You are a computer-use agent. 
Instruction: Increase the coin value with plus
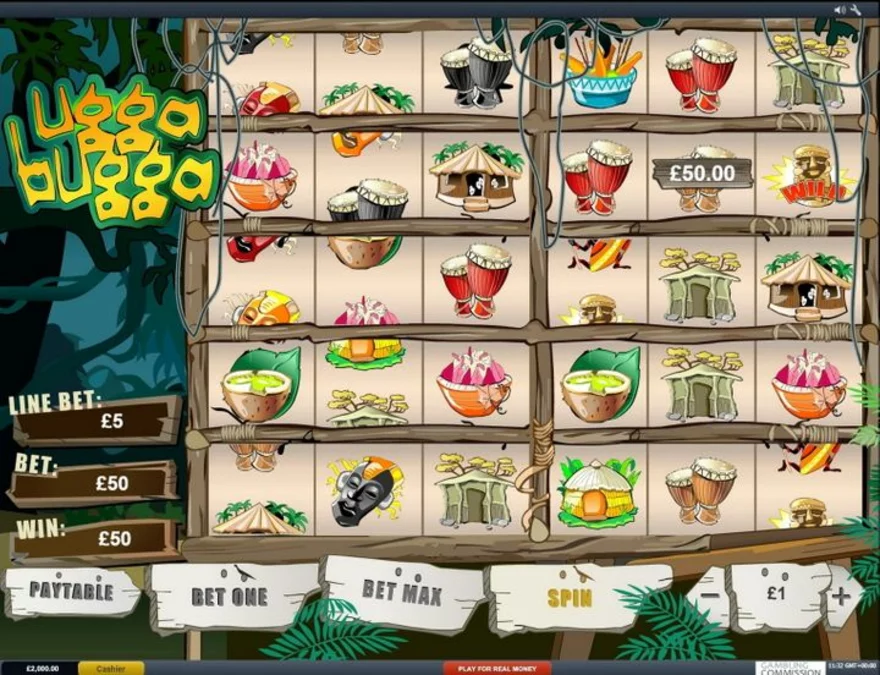point(842,596)
